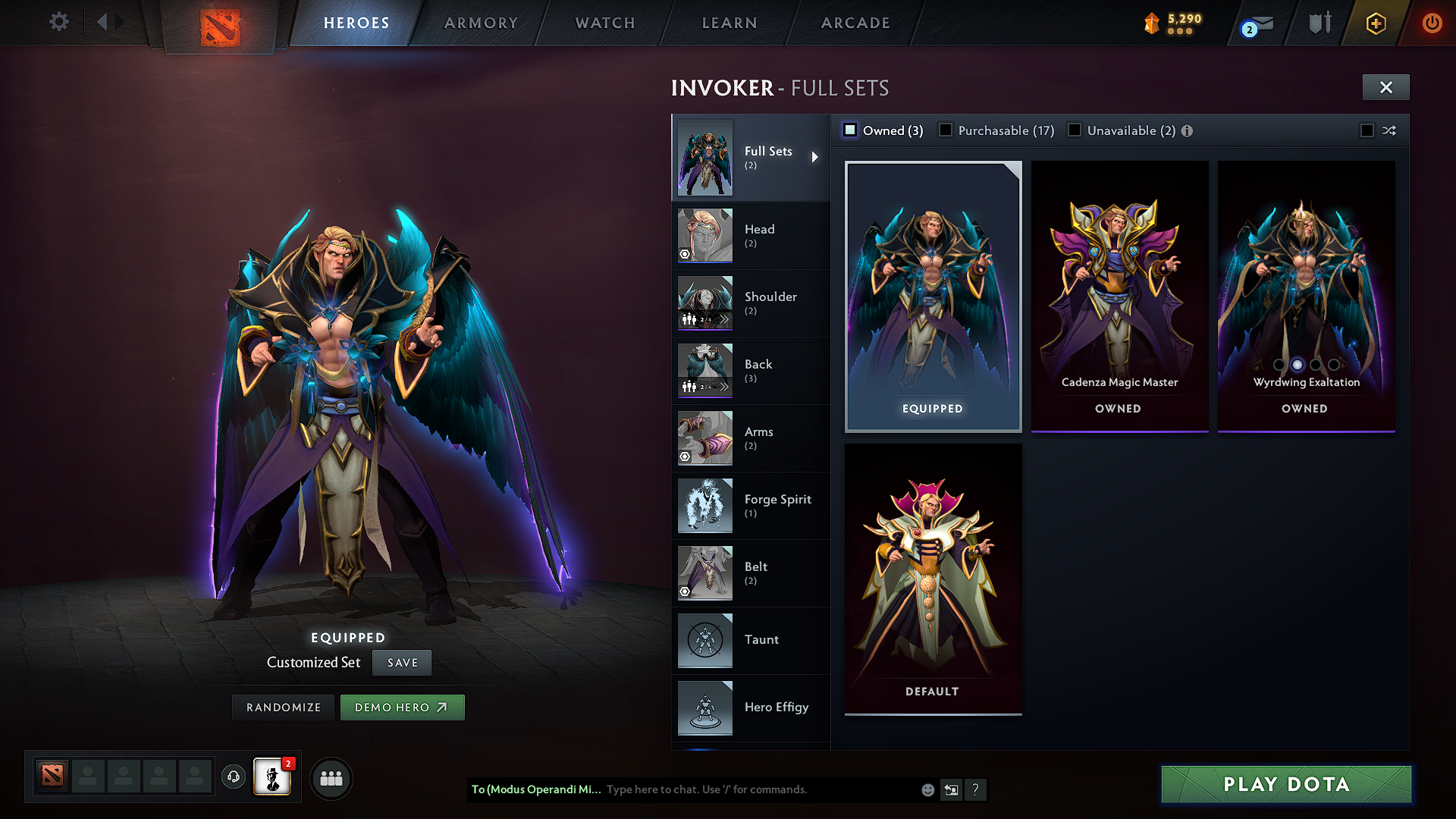Save the customized Invoker set
Image resolution: width=1456 pixels, height=819 pixels.
click(x=401, y=662)
